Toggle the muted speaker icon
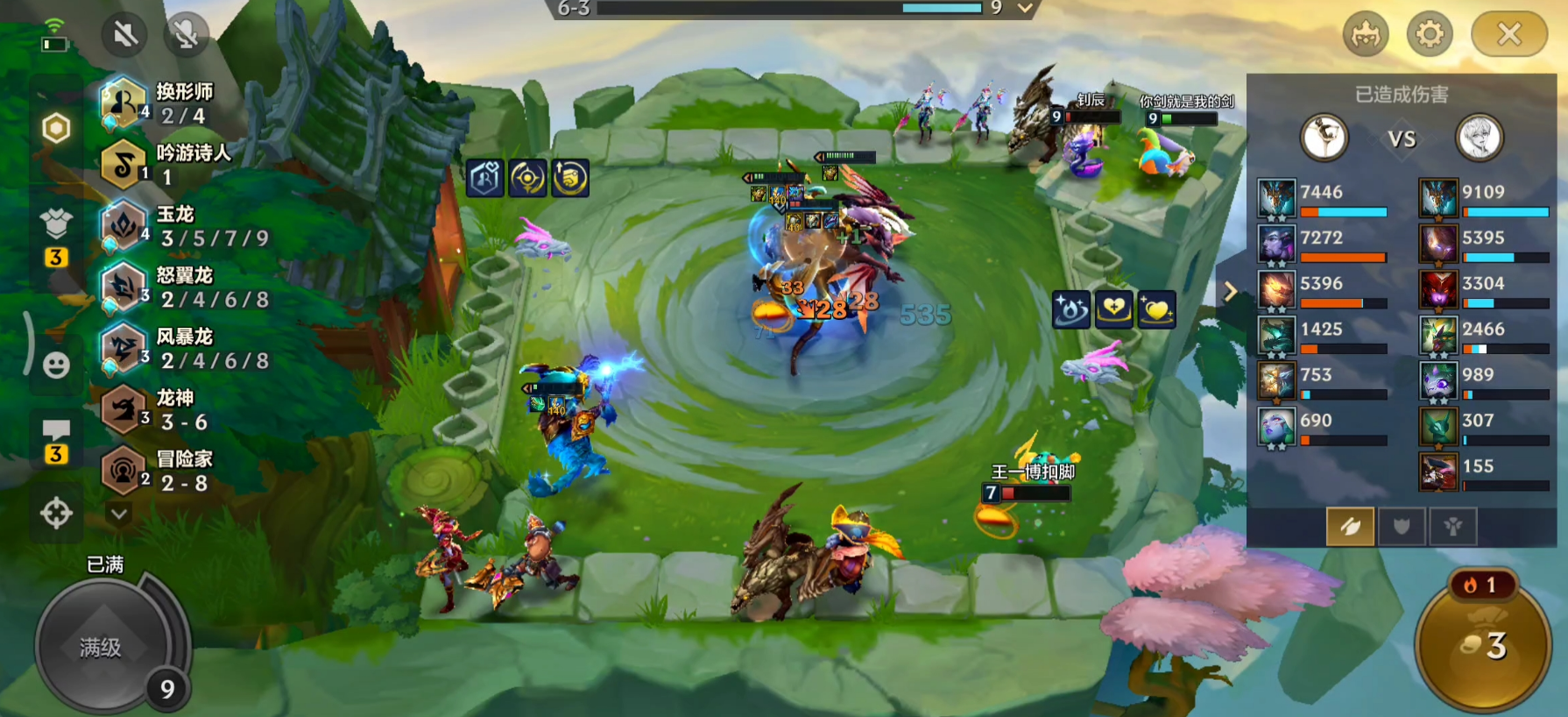 124,35
